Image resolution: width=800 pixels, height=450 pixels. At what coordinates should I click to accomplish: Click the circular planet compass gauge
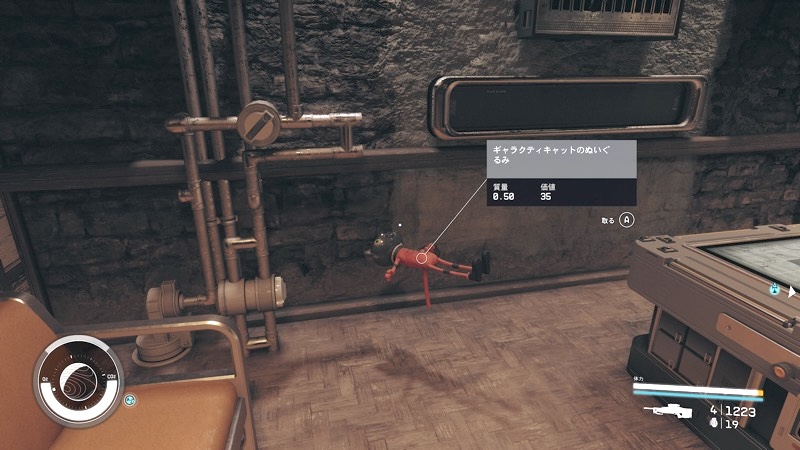click(x=77, y=380)
